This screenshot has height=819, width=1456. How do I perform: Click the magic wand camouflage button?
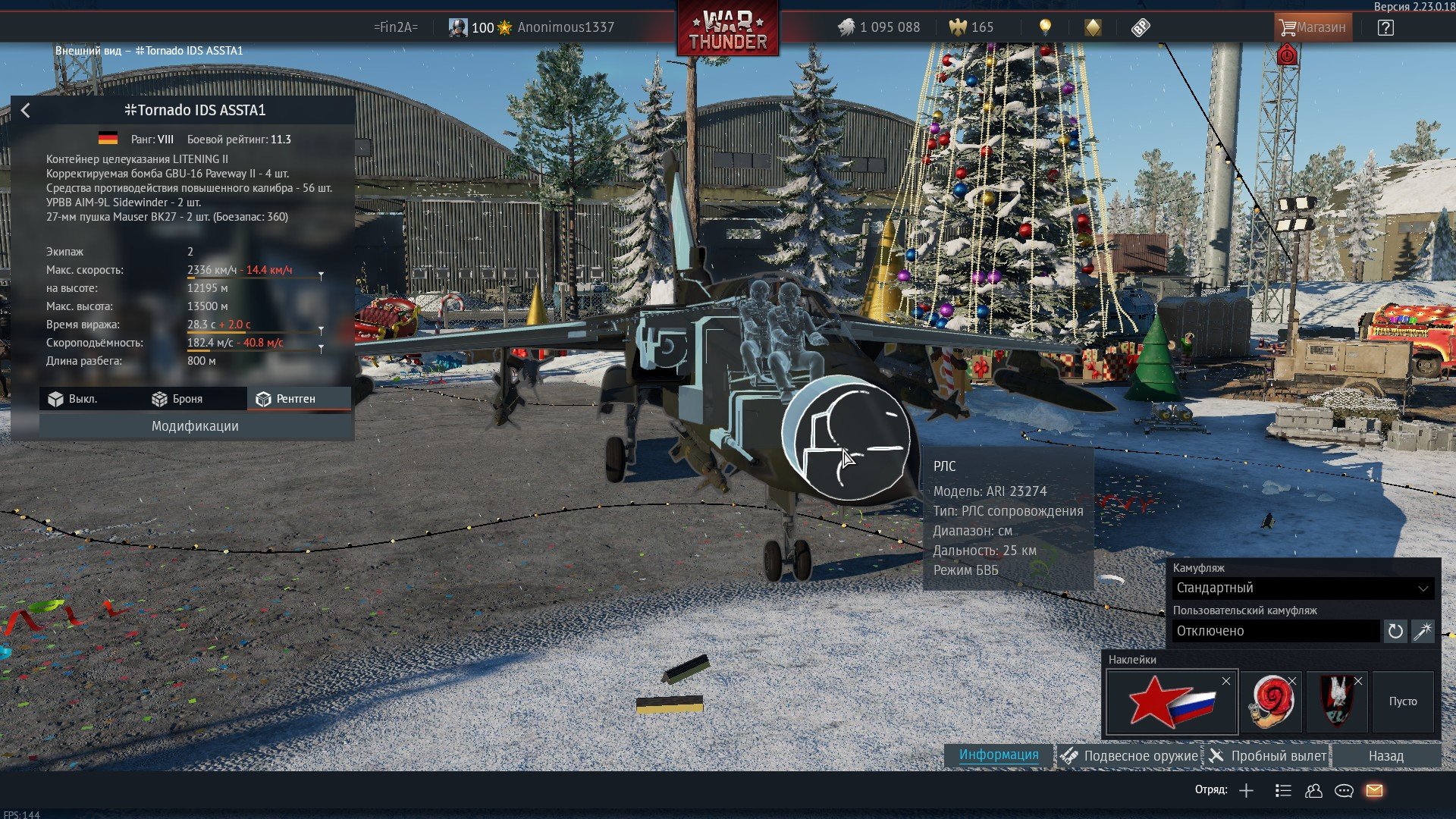tap(1423, 631)
